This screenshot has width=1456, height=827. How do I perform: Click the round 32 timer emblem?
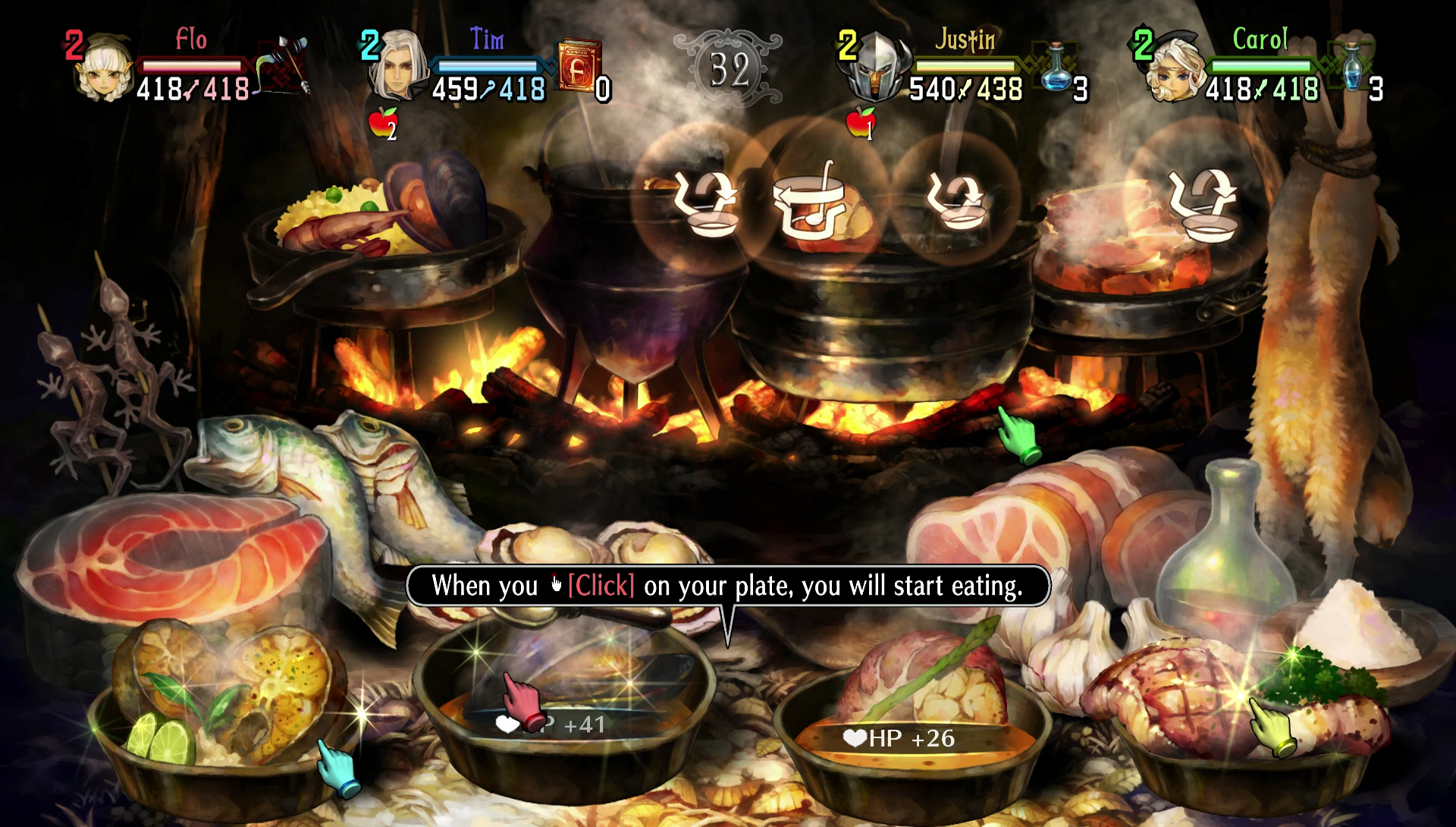(x=730, y=68)
